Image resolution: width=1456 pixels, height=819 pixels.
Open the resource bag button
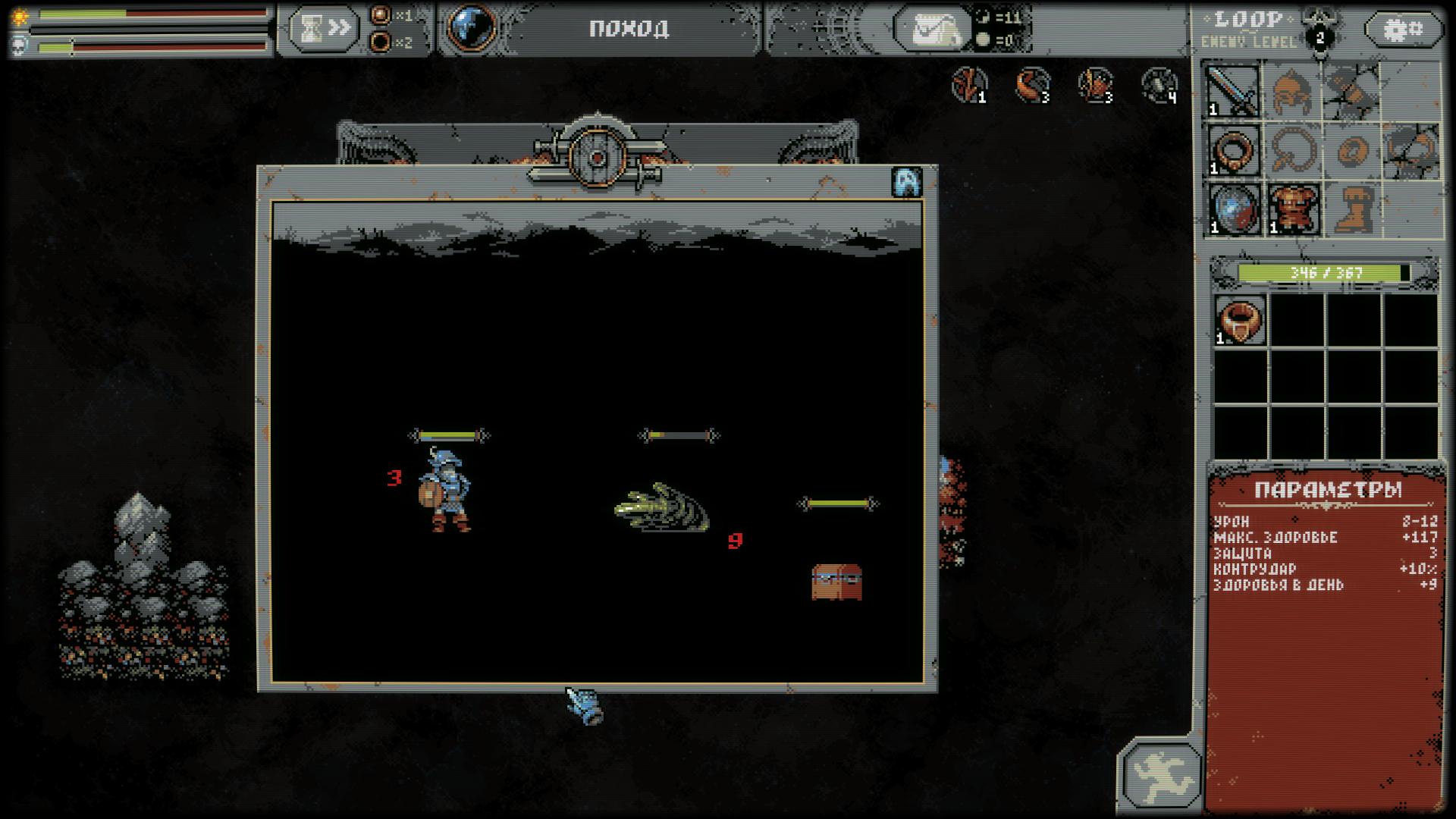932,30
